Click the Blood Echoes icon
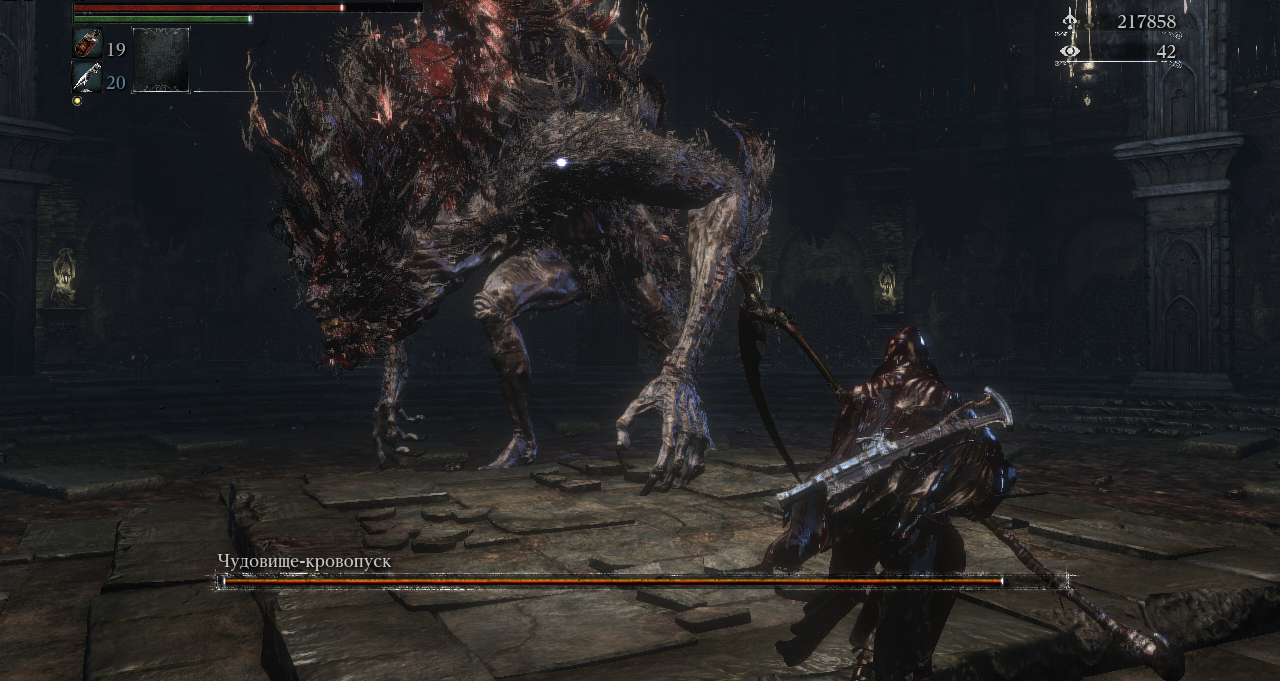1280x681 pixels. (1071, 20)
